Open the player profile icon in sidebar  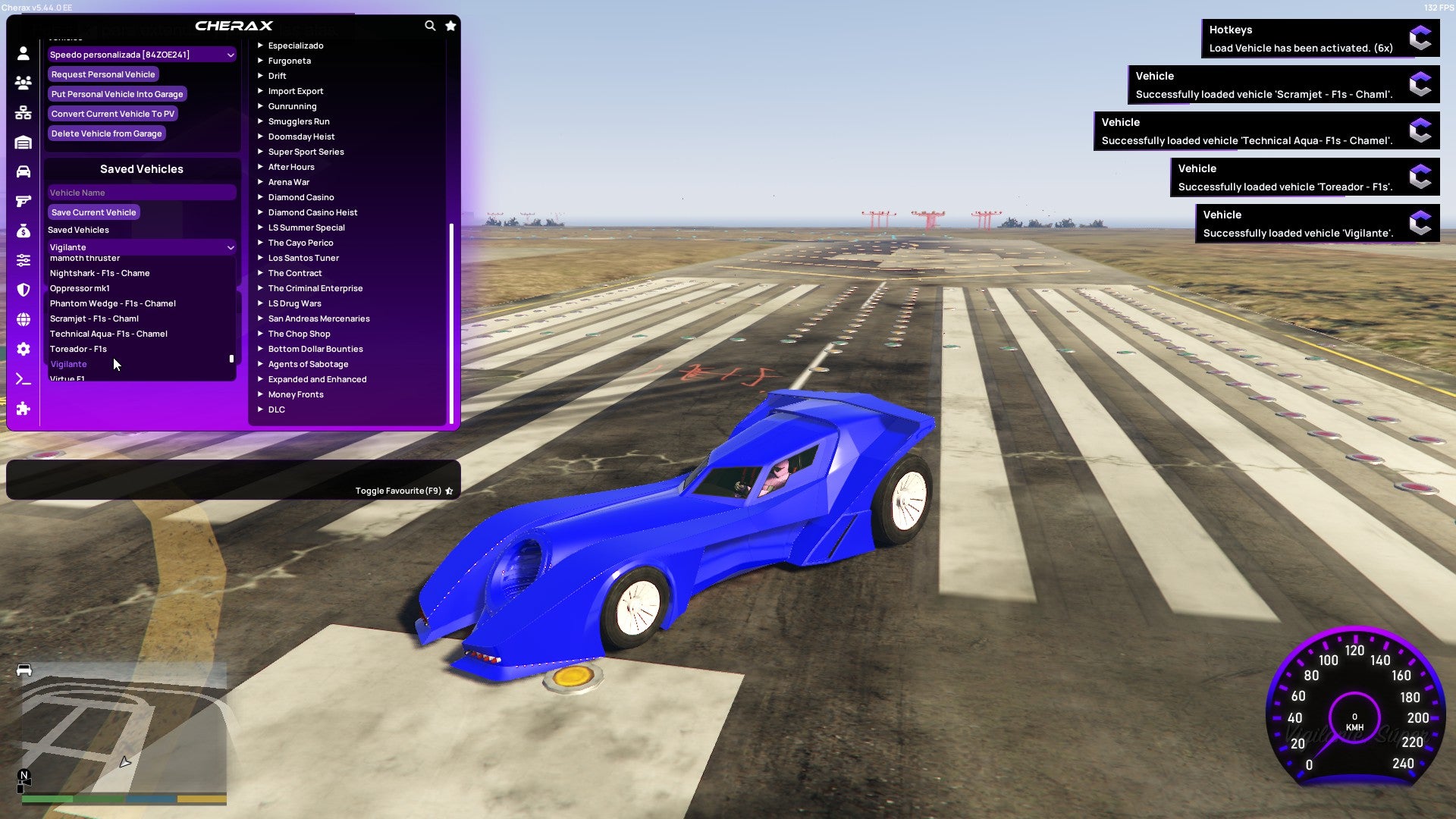(23, 54)
